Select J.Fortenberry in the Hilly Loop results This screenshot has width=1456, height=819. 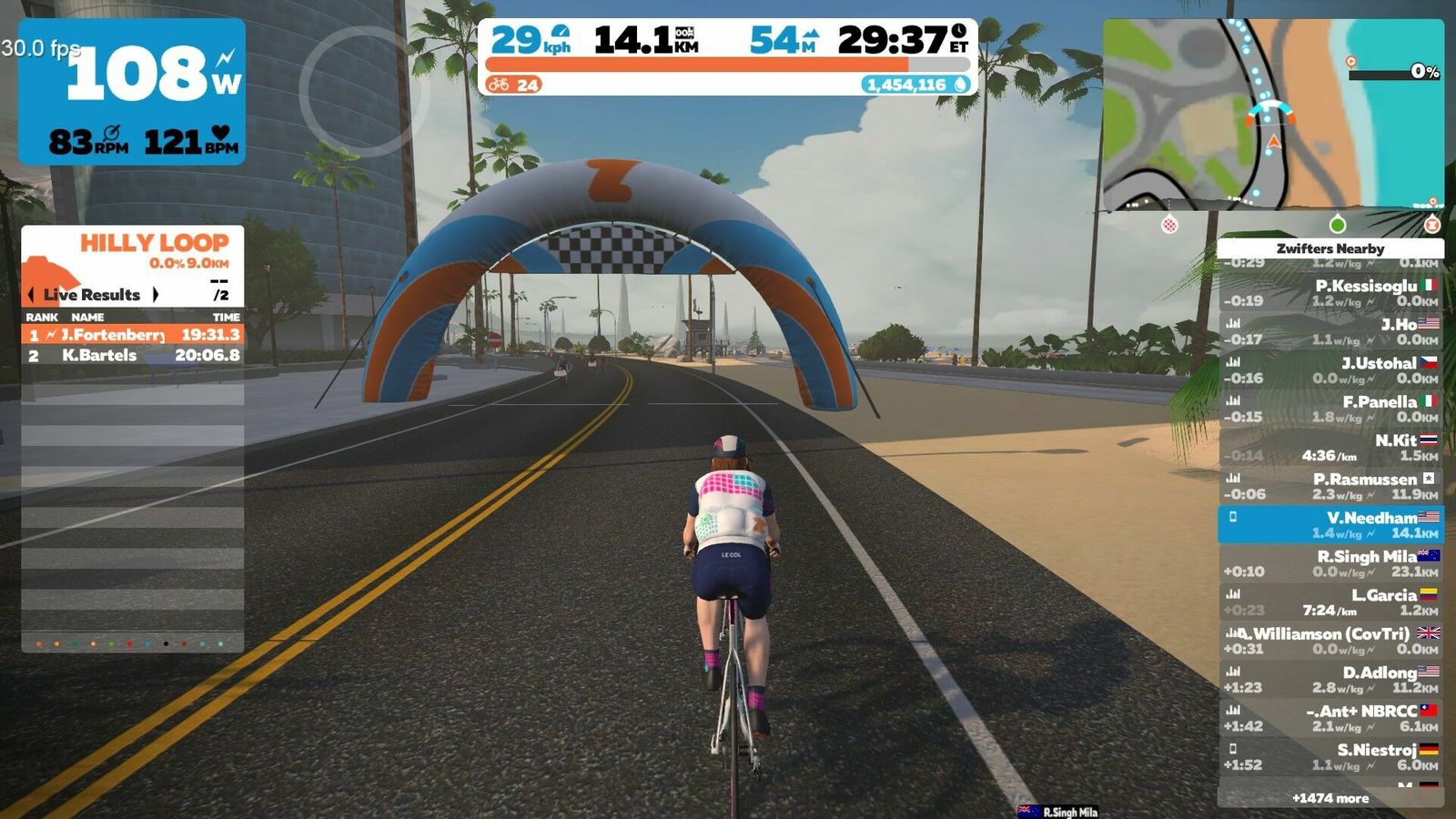tap(133, 335)
